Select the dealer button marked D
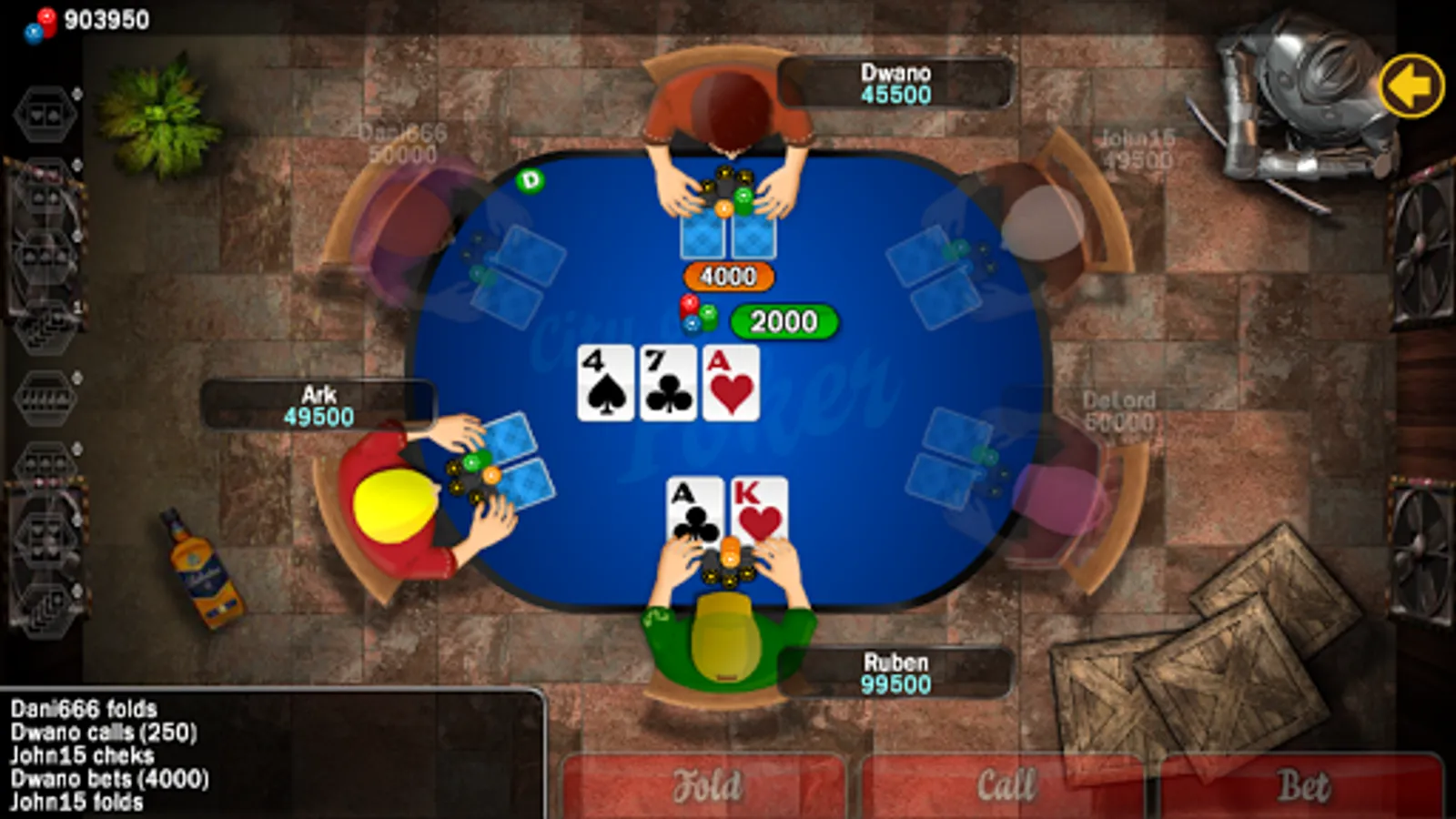Viewport: 1456px width, 819px height. [x=531, y=182]
